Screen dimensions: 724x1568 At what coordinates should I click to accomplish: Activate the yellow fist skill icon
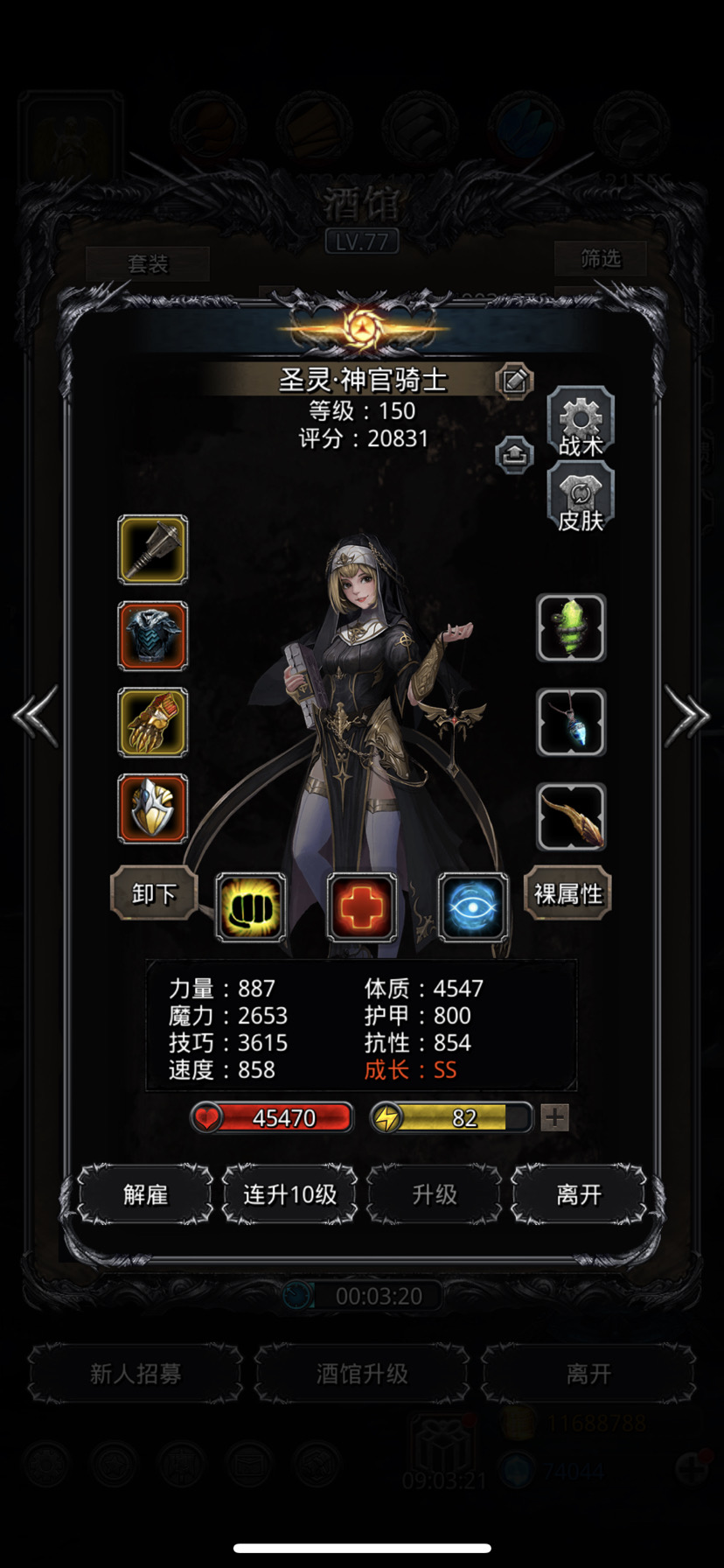coord(250,907)
